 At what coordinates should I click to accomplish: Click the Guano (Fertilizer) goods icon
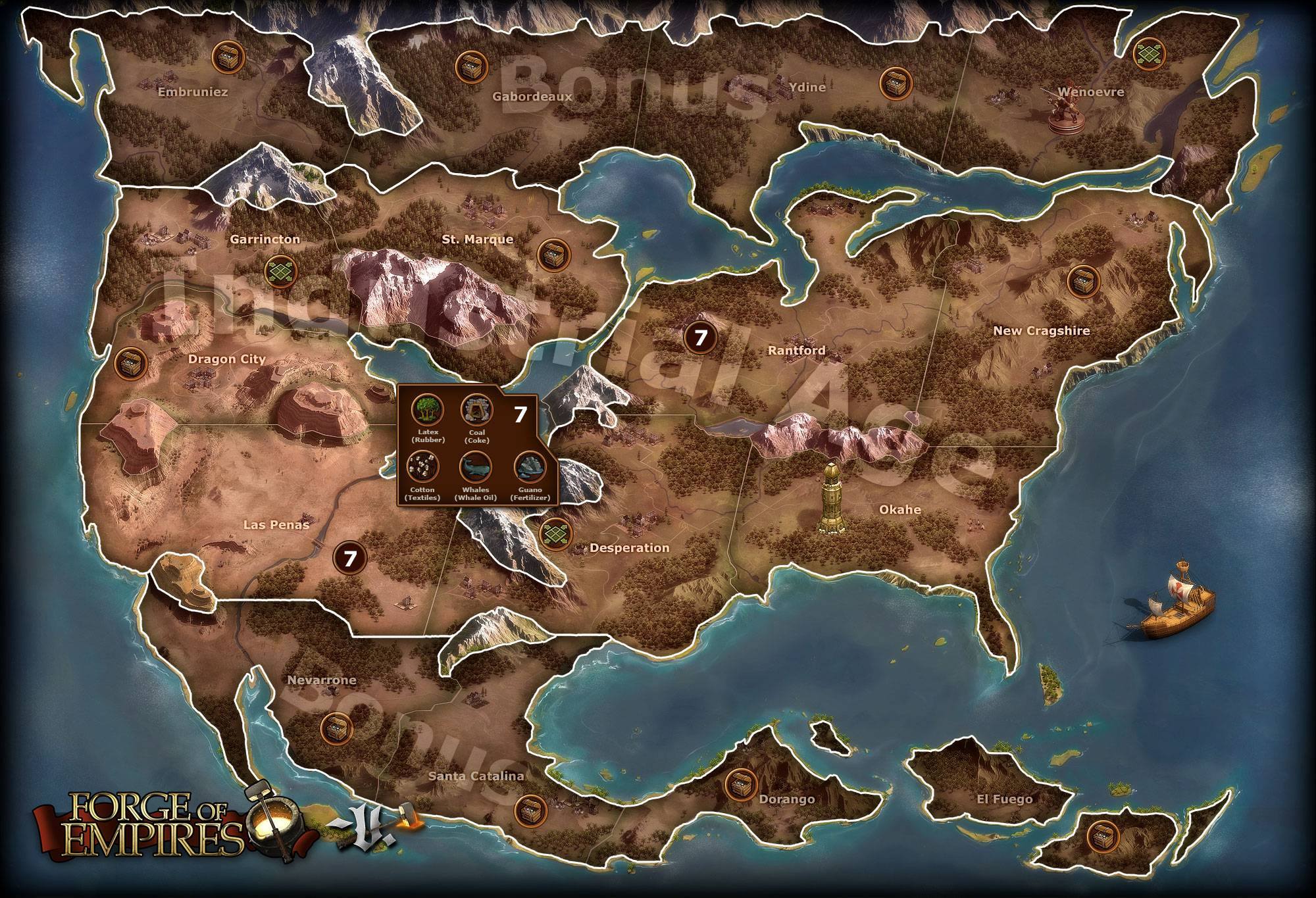(530, 465)
